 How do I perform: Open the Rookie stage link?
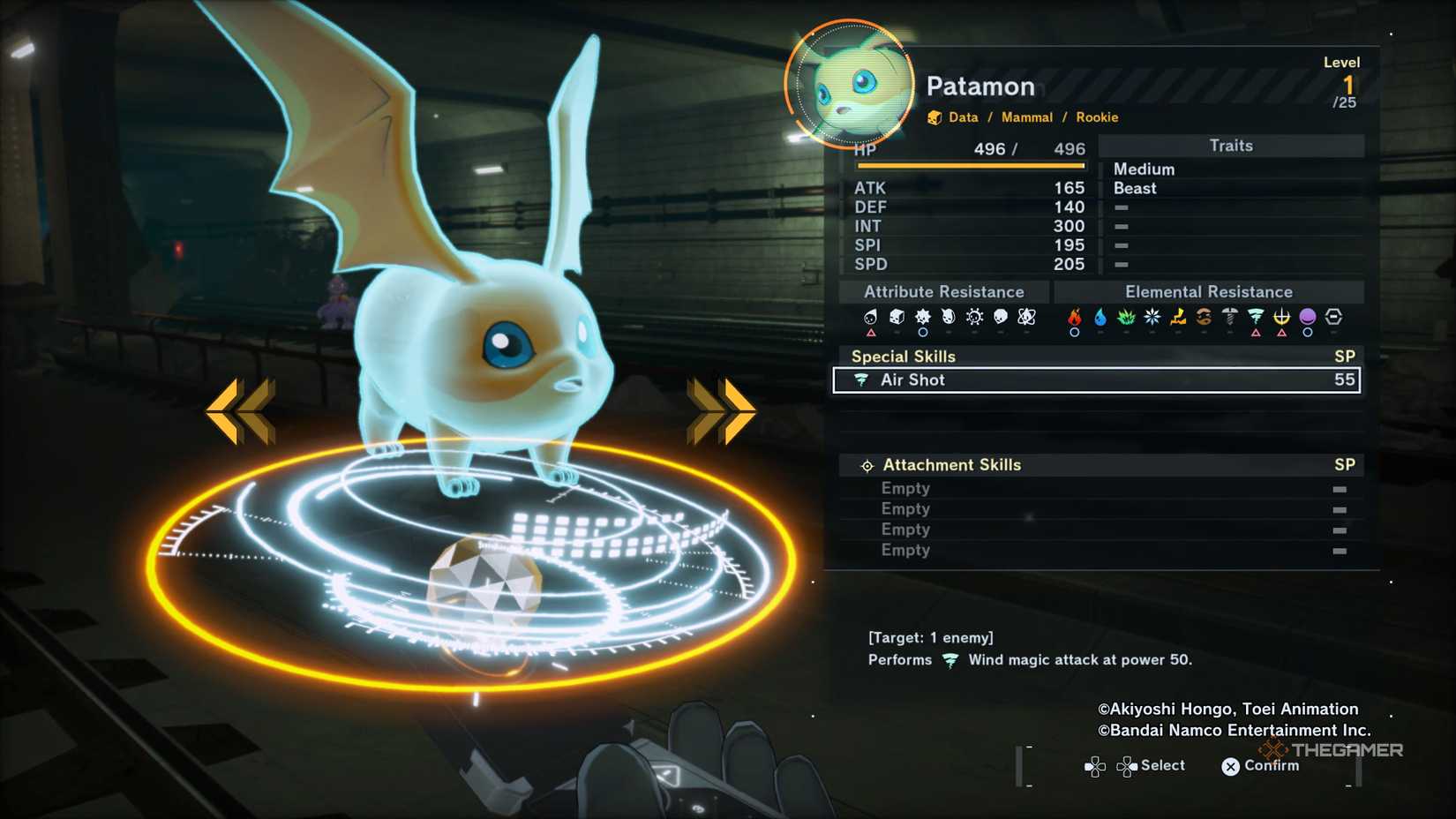tap(1097, 116)
